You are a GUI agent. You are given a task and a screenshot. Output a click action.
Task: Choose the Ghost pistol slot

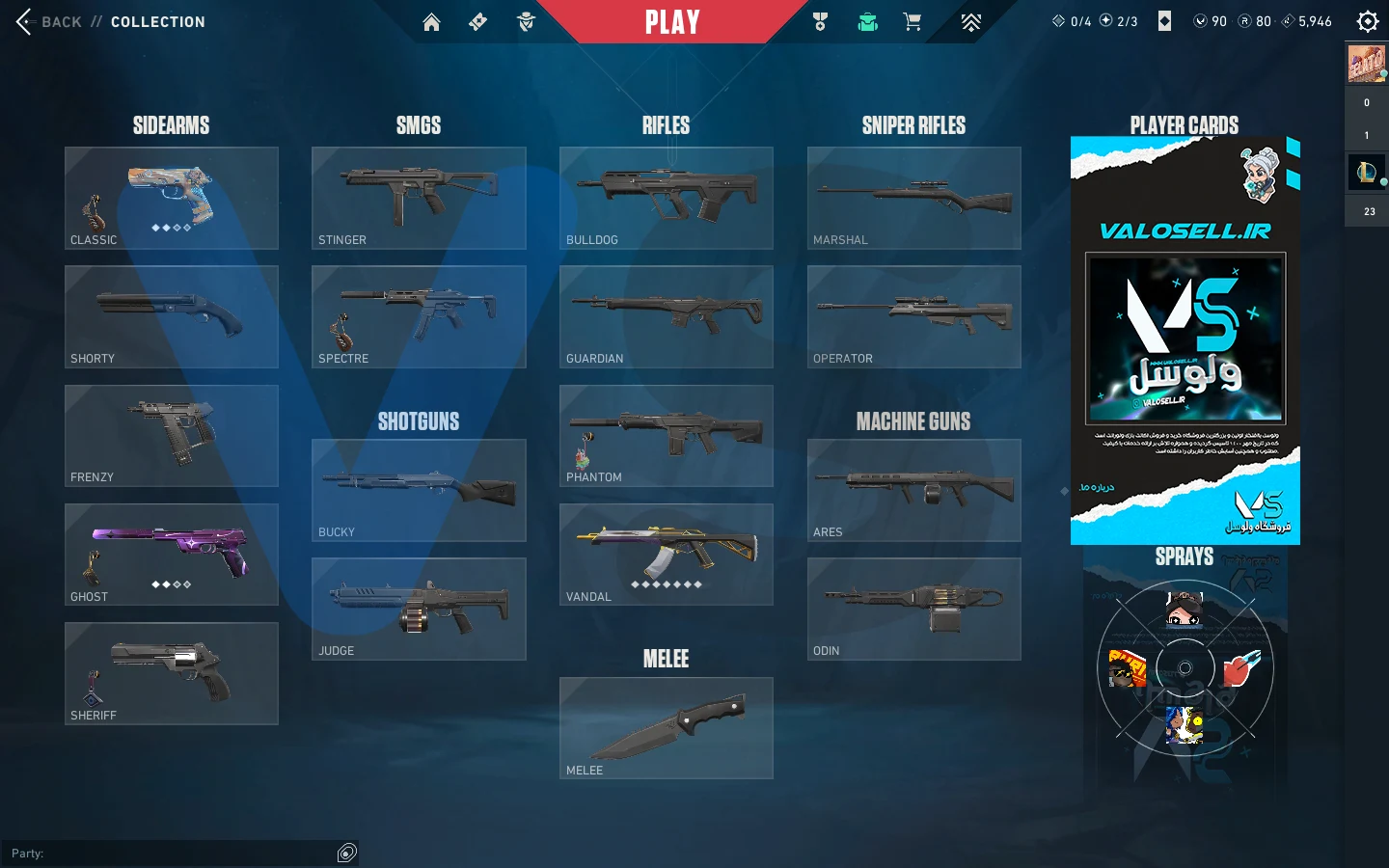point(172,555)
